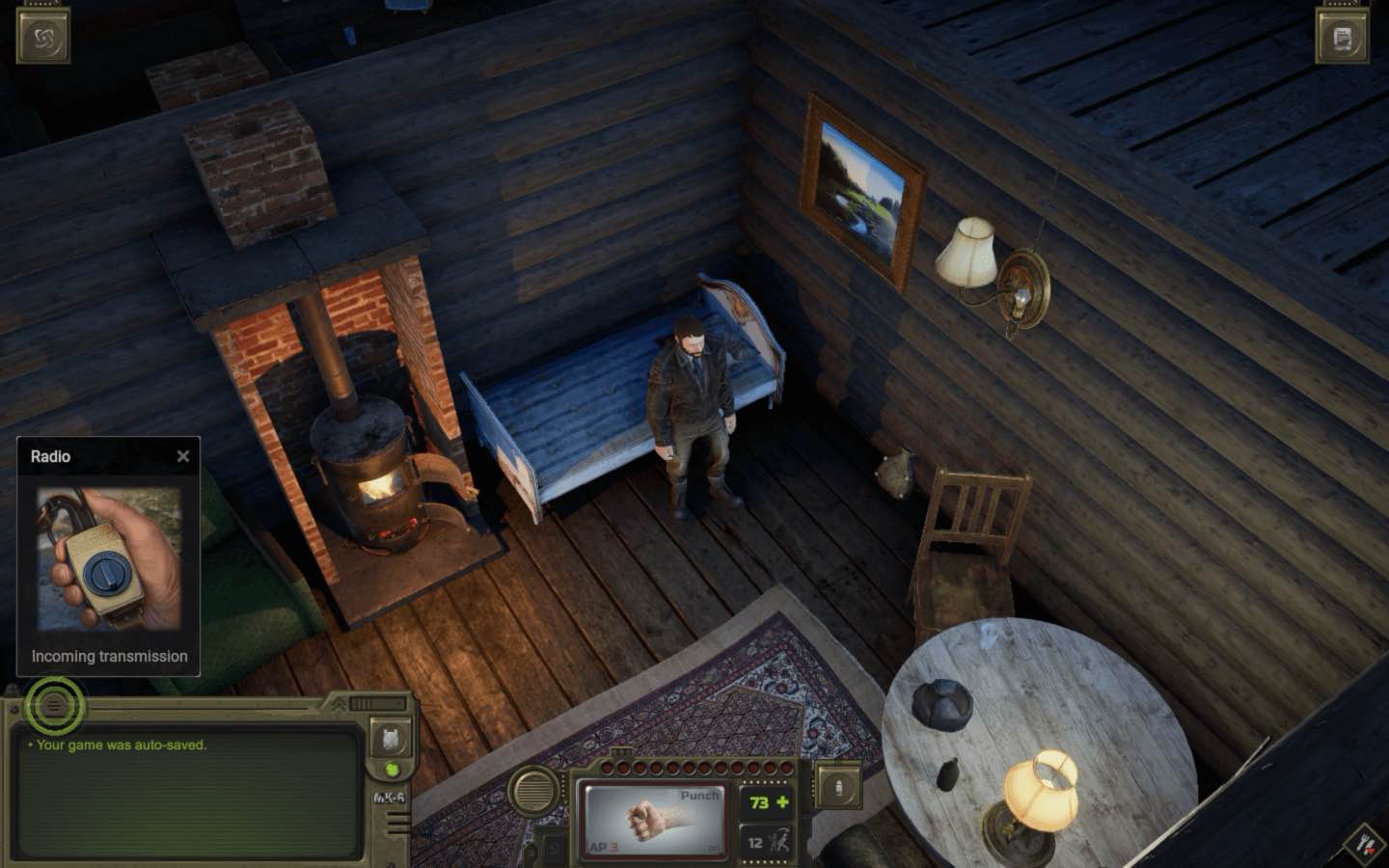The image size is (1389, 868).
Task: Click the green highlighted log menu button
Action: click(x=55, y=706)
